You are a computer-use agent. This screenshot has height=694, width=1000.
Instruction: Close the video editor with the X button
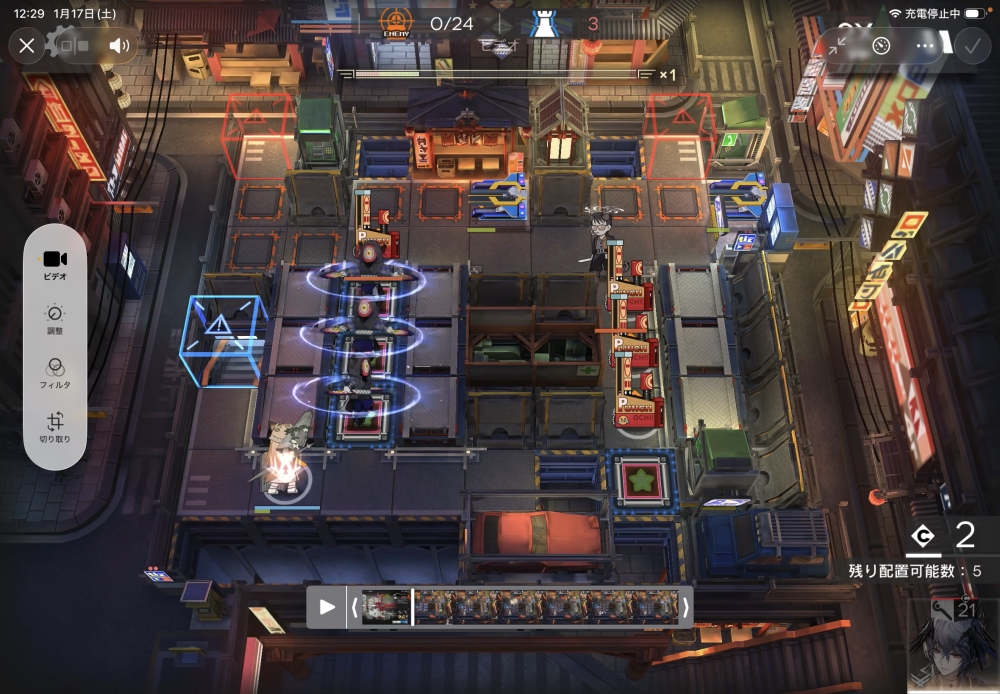(27, 45)
